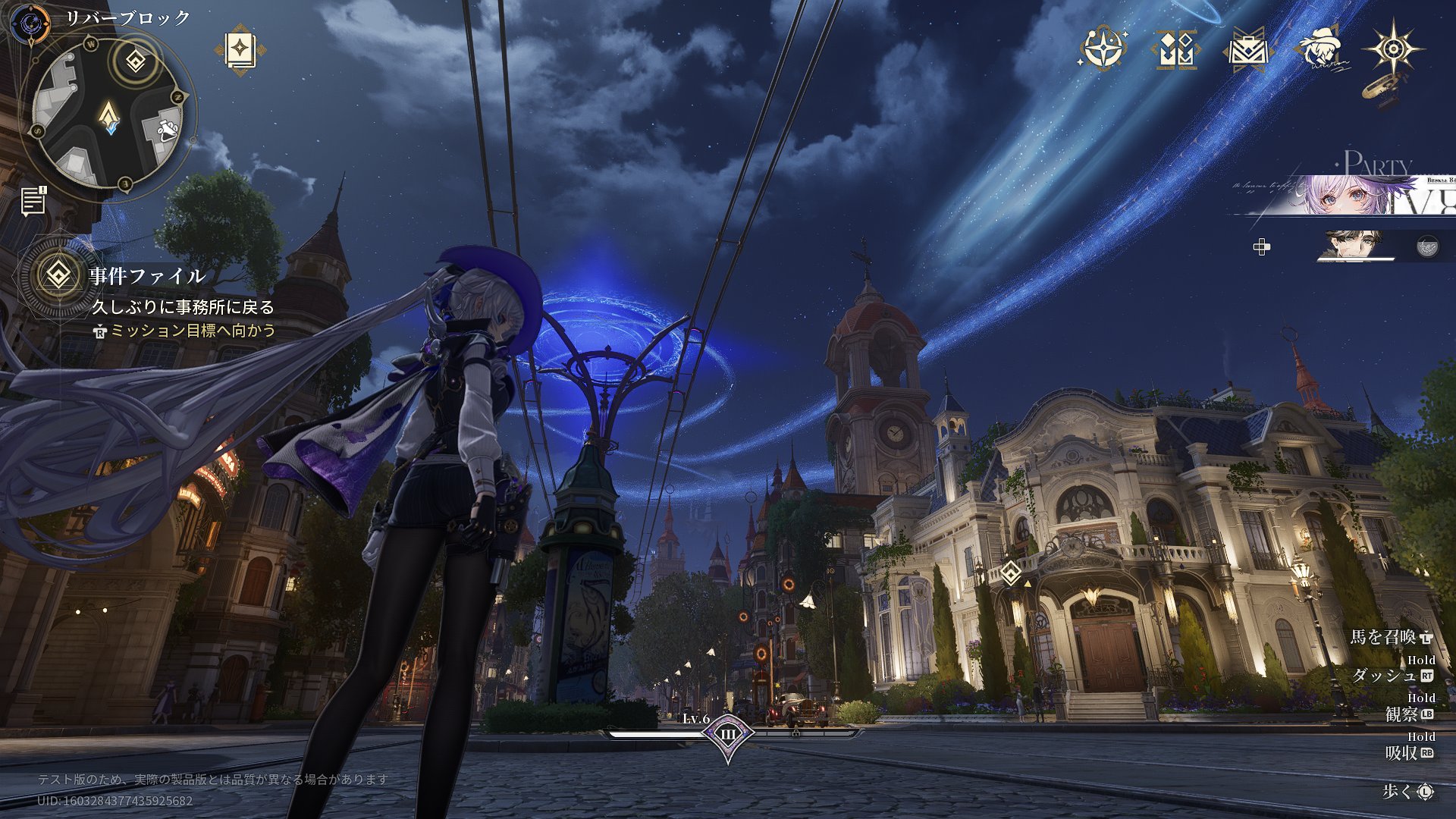Image resolution: width=1456 pixels, height=819 pixels.
Task: Open the star card deck icon
Action: (240, 50)
